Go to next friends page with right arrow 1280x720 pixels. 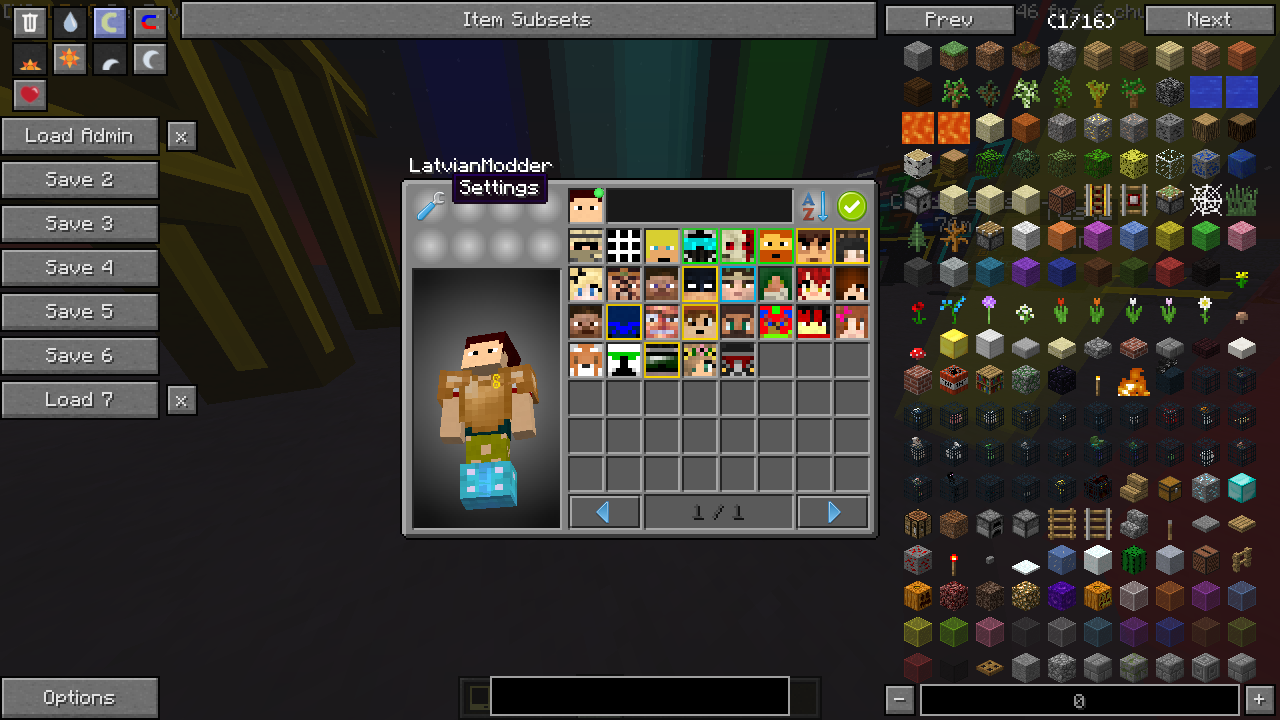[x=833, y=513]
